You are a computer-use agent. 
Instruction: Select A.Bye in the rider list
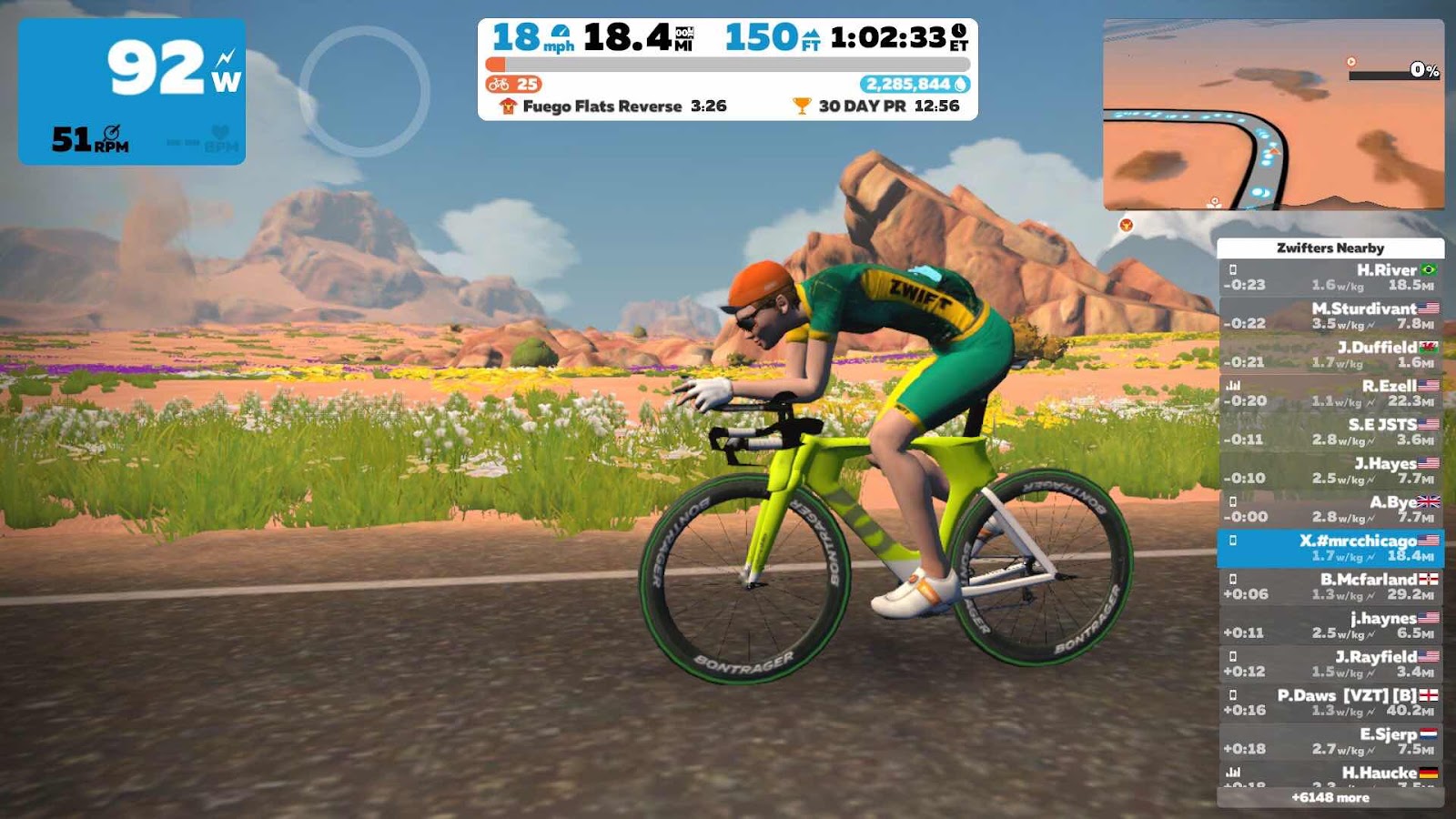[x=1330, y=509]
